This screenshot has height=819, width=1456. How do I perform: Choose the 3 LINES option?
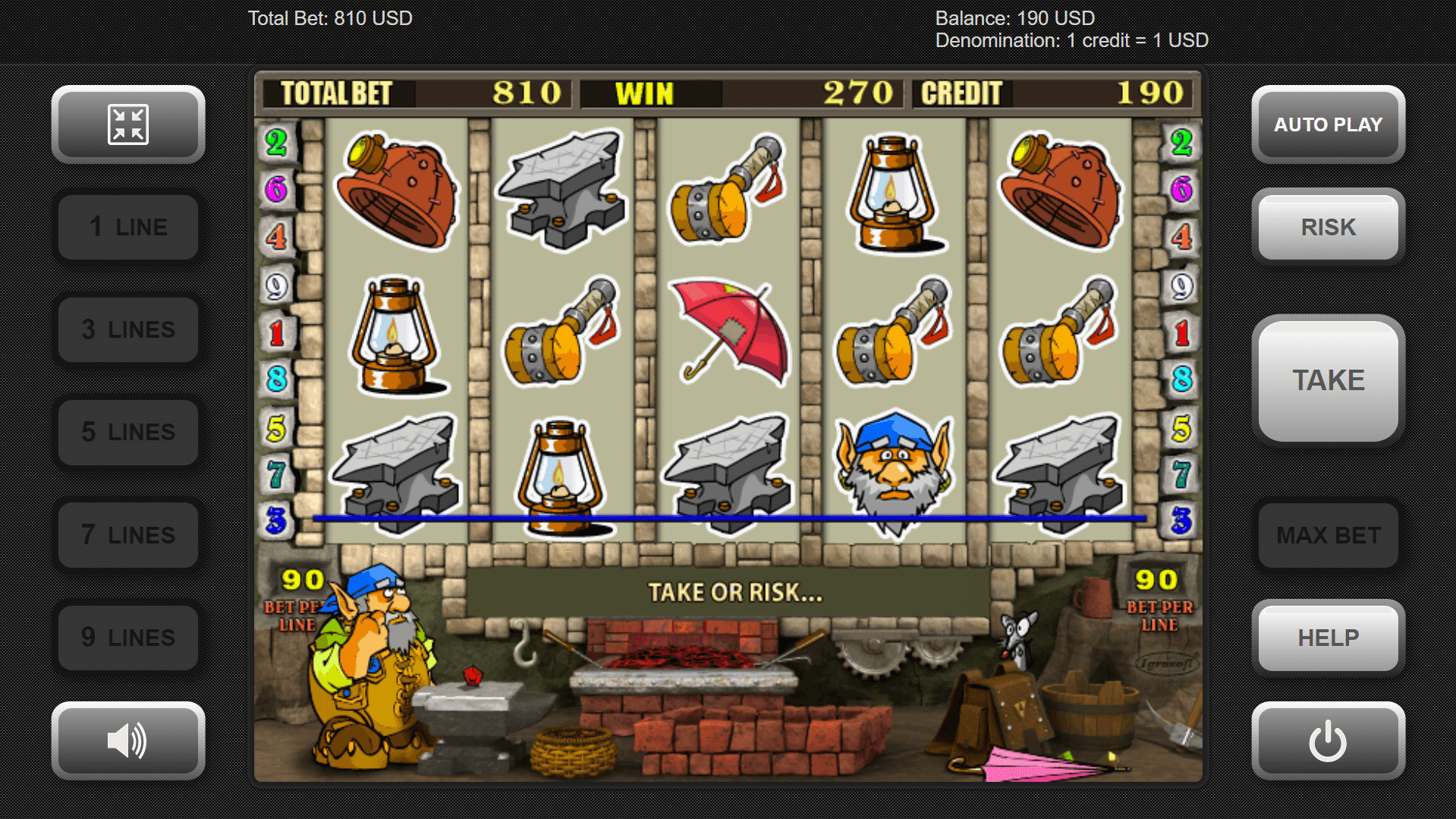[128, 329]
